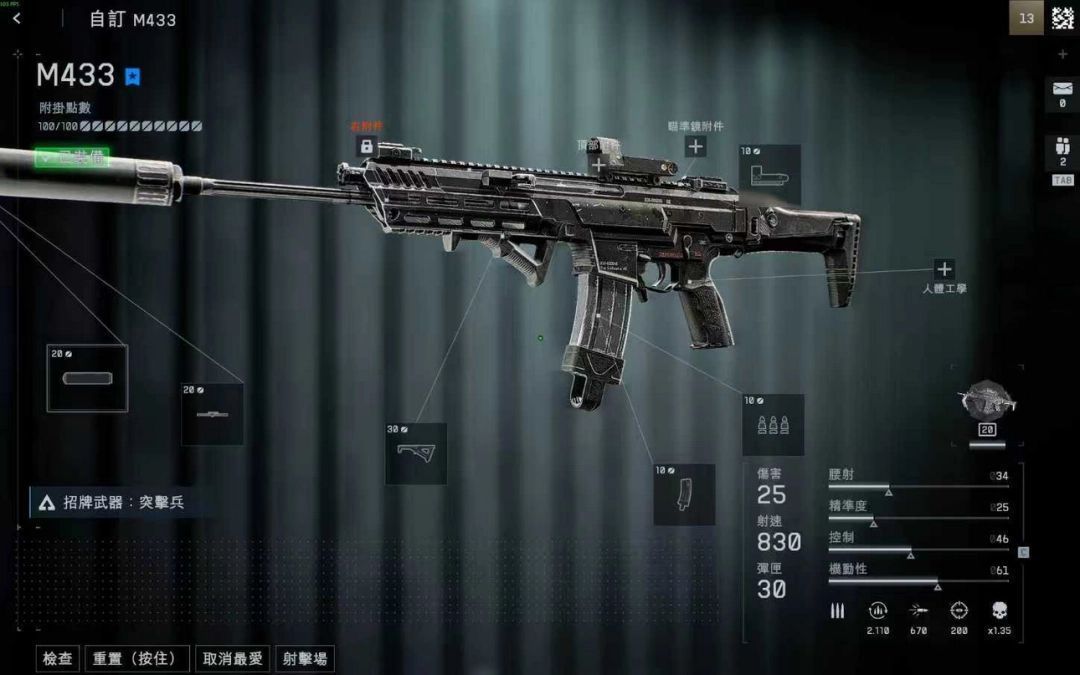Choose the ammunition type slot with bullets
Viewport: 1080px width, 675px height.
pos(773,425)
